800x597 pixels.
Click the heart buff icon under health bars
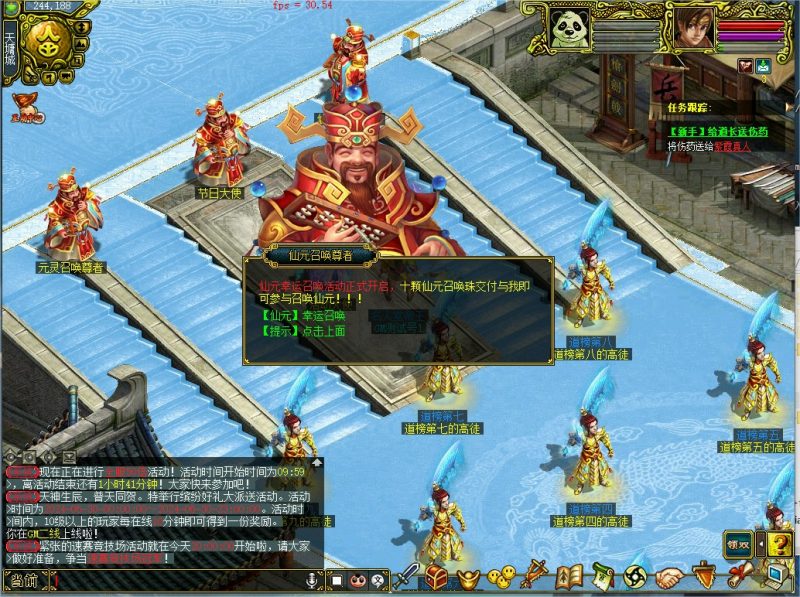(745, 66)
